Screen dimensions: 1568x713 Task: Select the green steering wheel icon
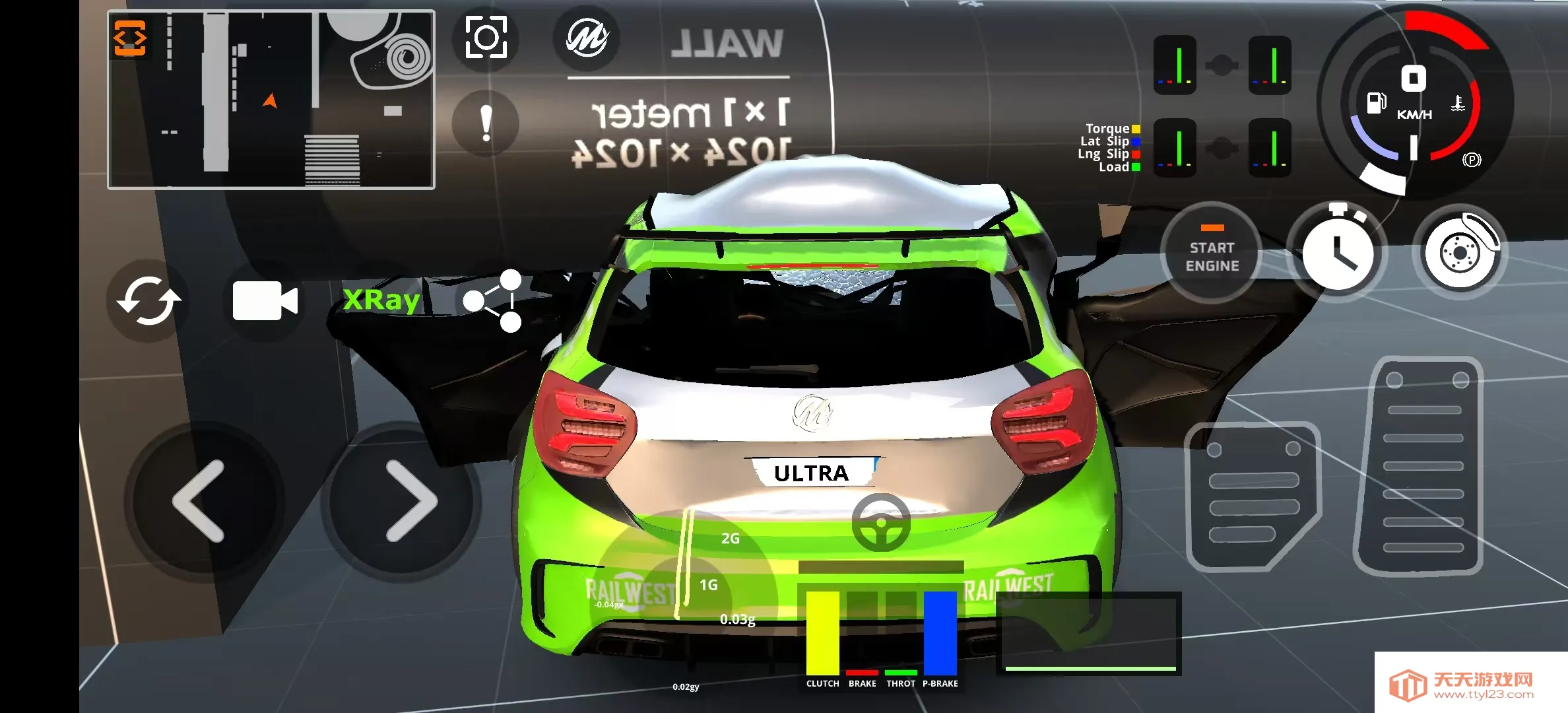click(x=880, y=523)
